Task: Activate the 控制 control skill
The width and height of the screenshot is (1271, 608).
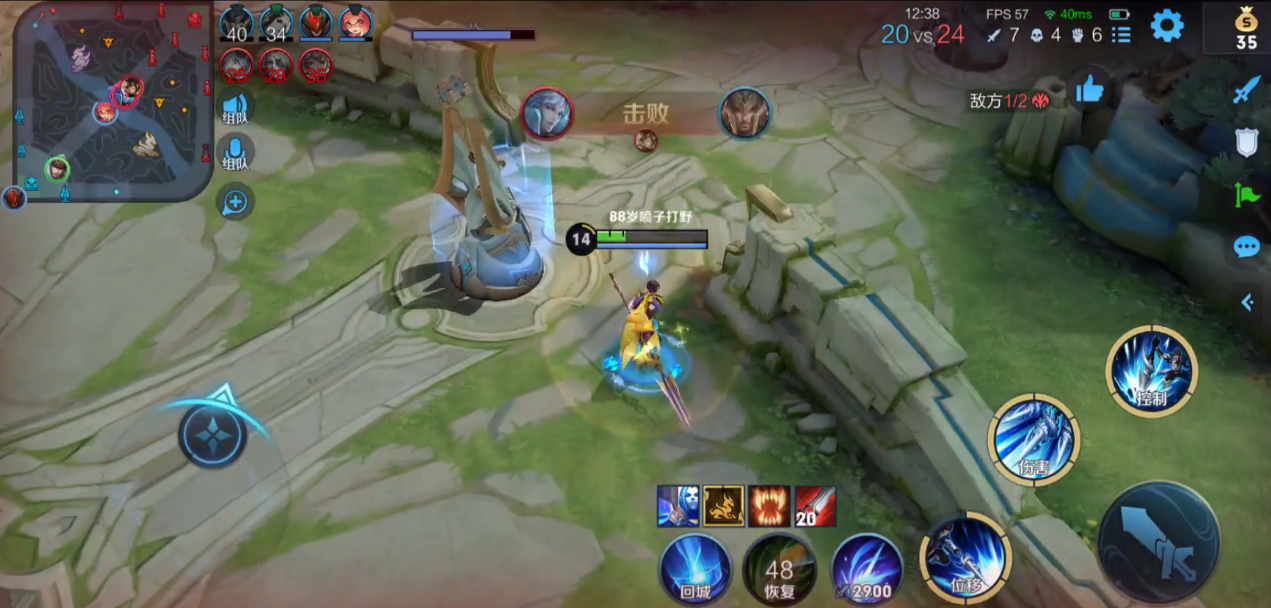Action: 1151,371
